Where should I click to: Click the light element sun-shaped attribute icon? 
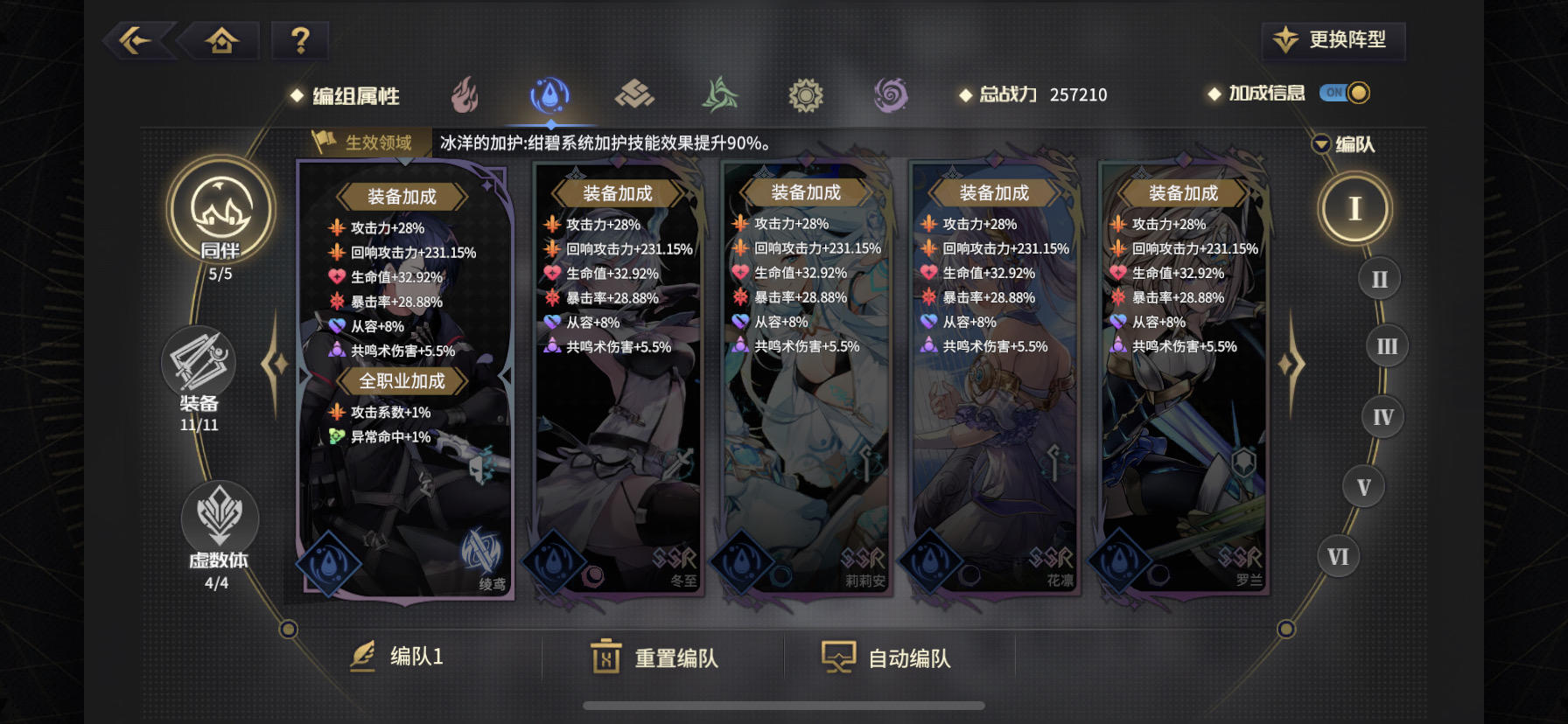[806, 96]
